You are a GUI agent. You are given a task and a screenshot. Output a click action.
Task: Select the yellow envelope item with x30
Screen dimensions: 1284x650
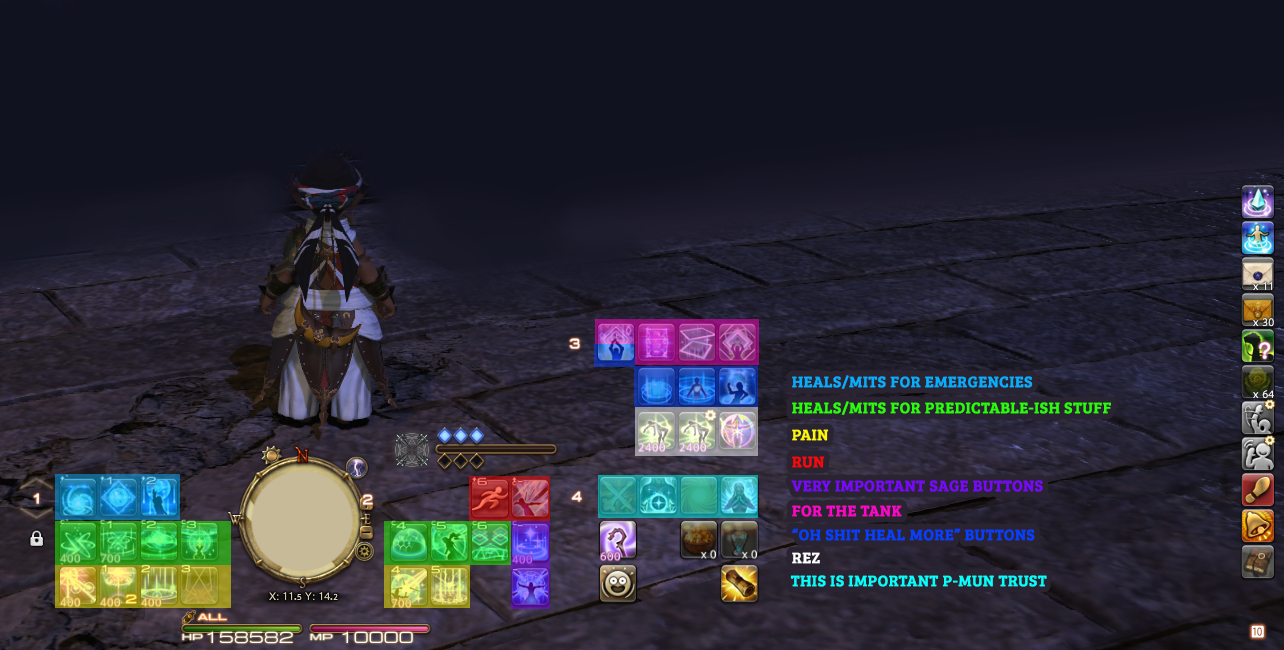tap(1258, 310)
